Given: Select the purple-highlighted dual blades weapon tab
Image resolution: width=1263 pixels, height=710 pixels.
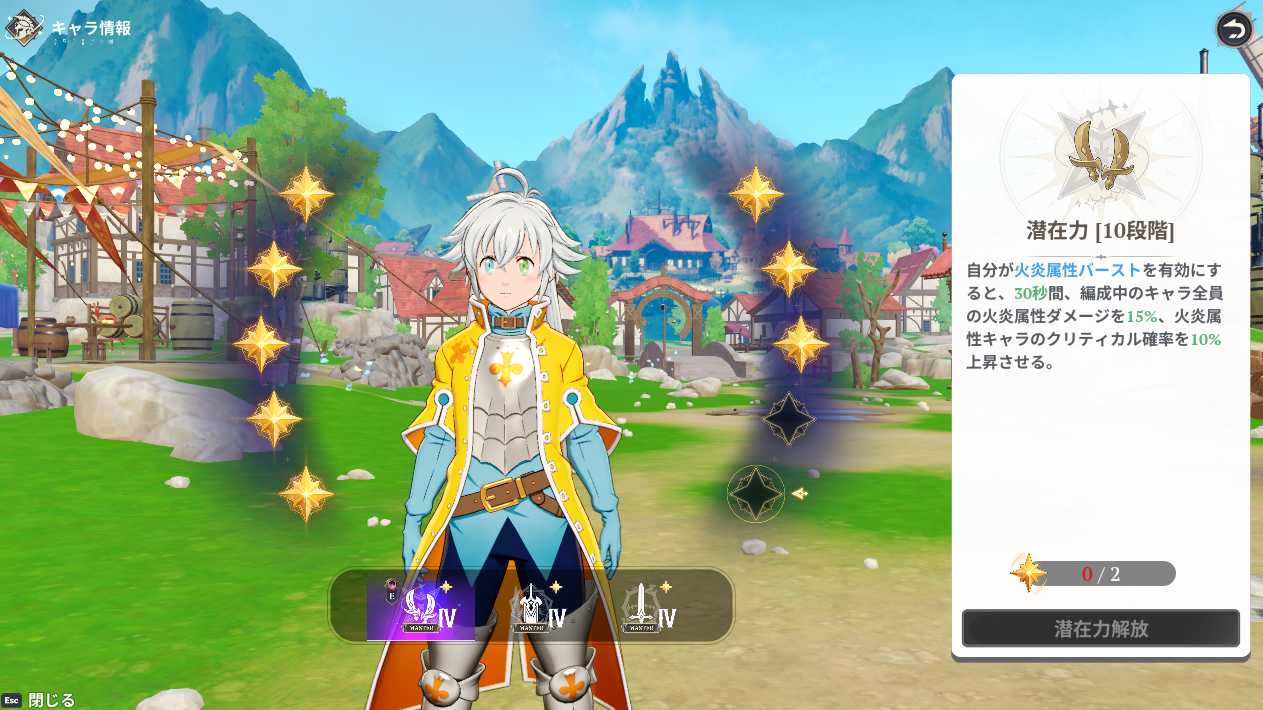Looking at the screenshot, I should (421, 608).
